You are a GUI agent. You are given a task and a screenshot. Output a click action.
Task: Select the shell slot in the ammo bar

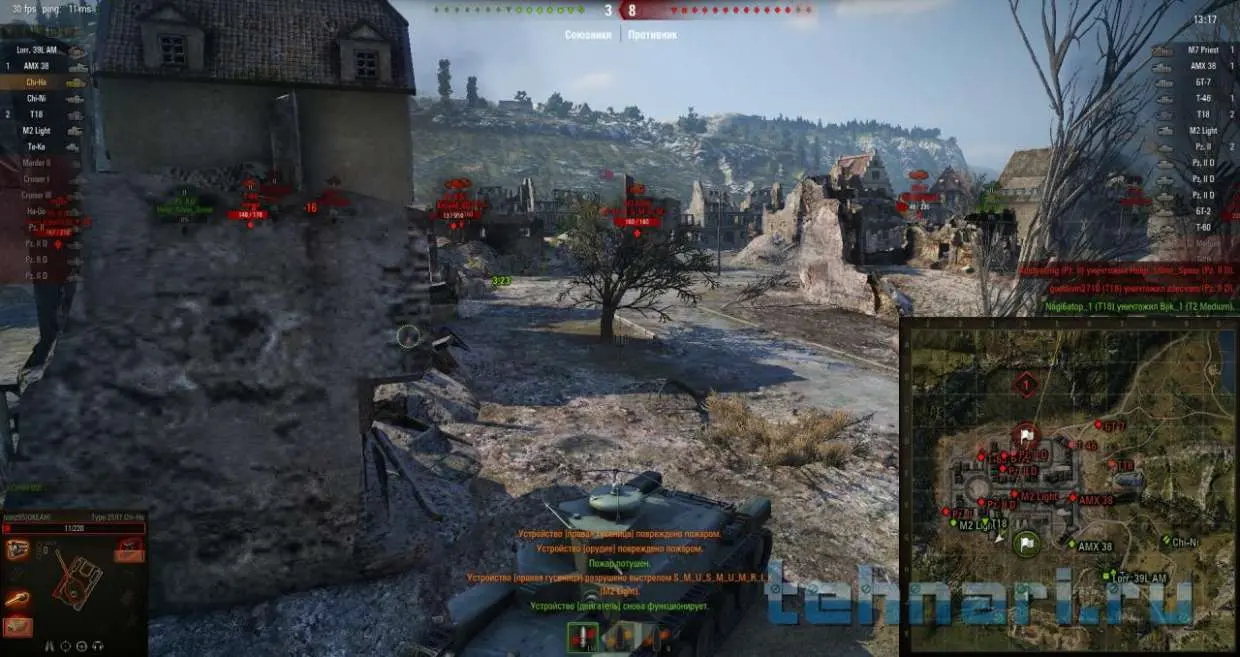(582, 636)
